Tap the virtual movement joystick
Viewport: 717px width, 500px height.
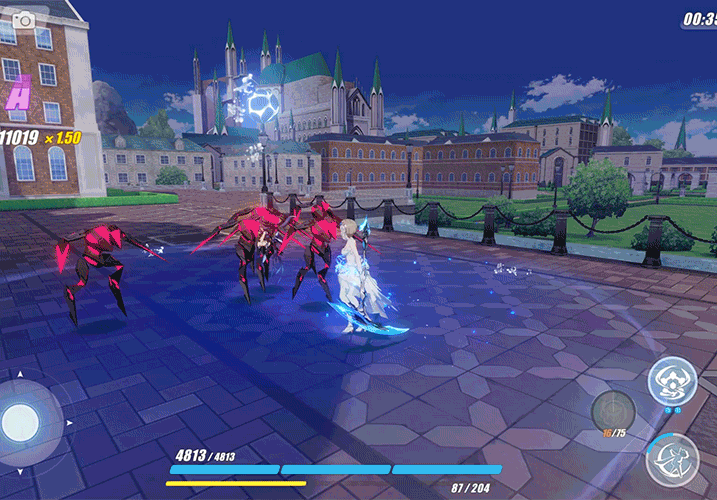[21, 421]
